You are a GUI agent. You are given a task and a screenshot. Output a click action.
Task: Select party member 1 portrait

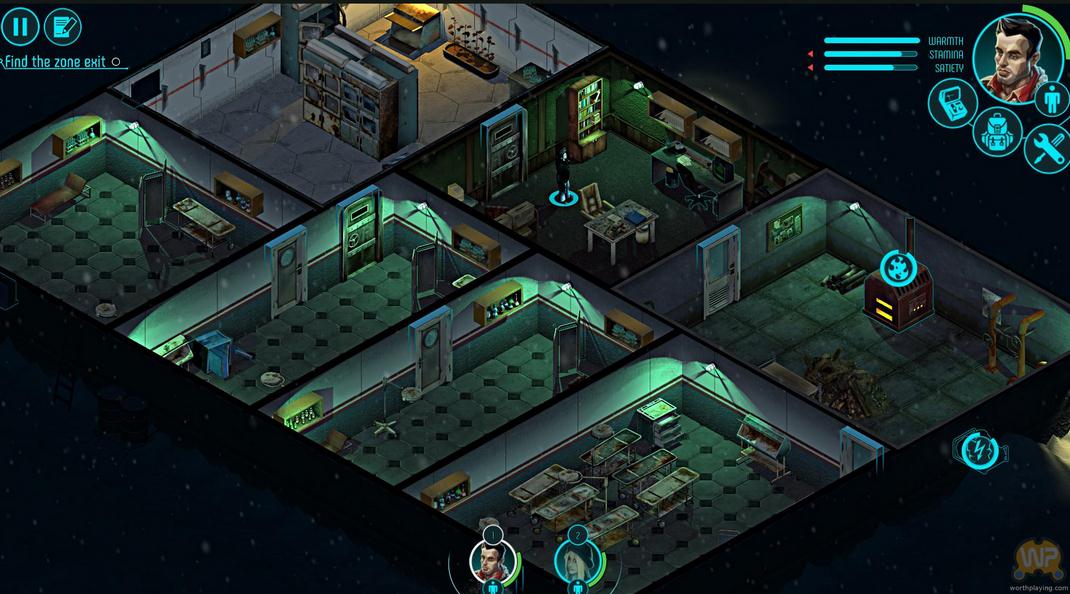492,561
